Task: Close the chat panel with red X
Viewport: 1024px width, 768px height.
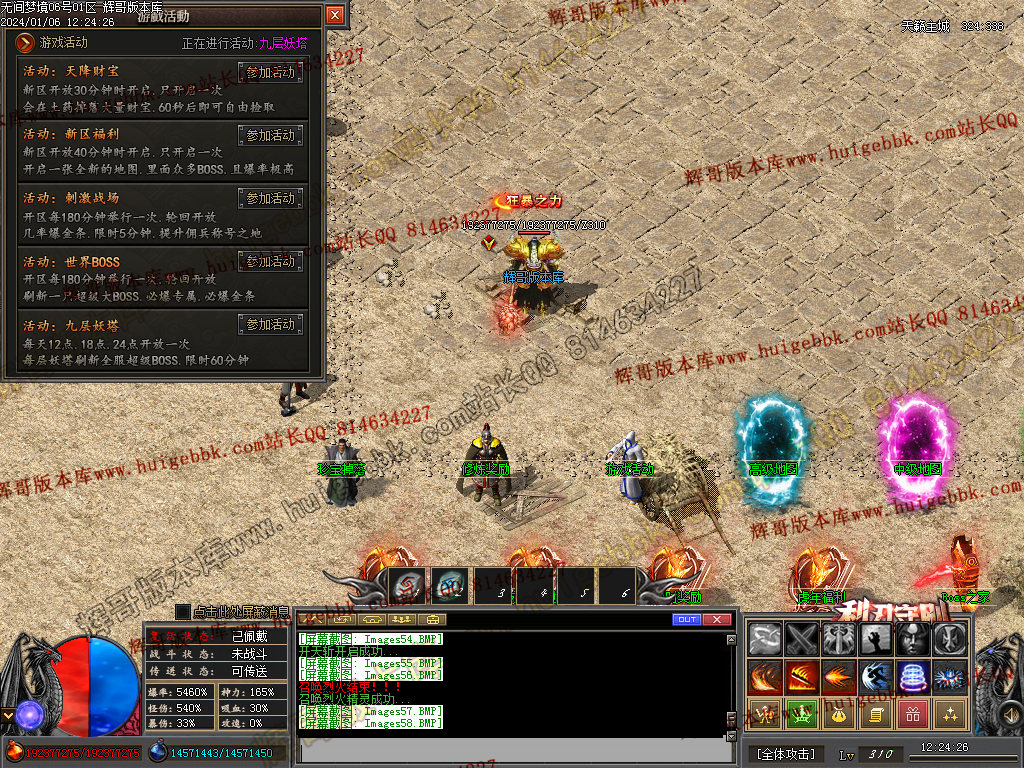Action: tap(717, 619)
